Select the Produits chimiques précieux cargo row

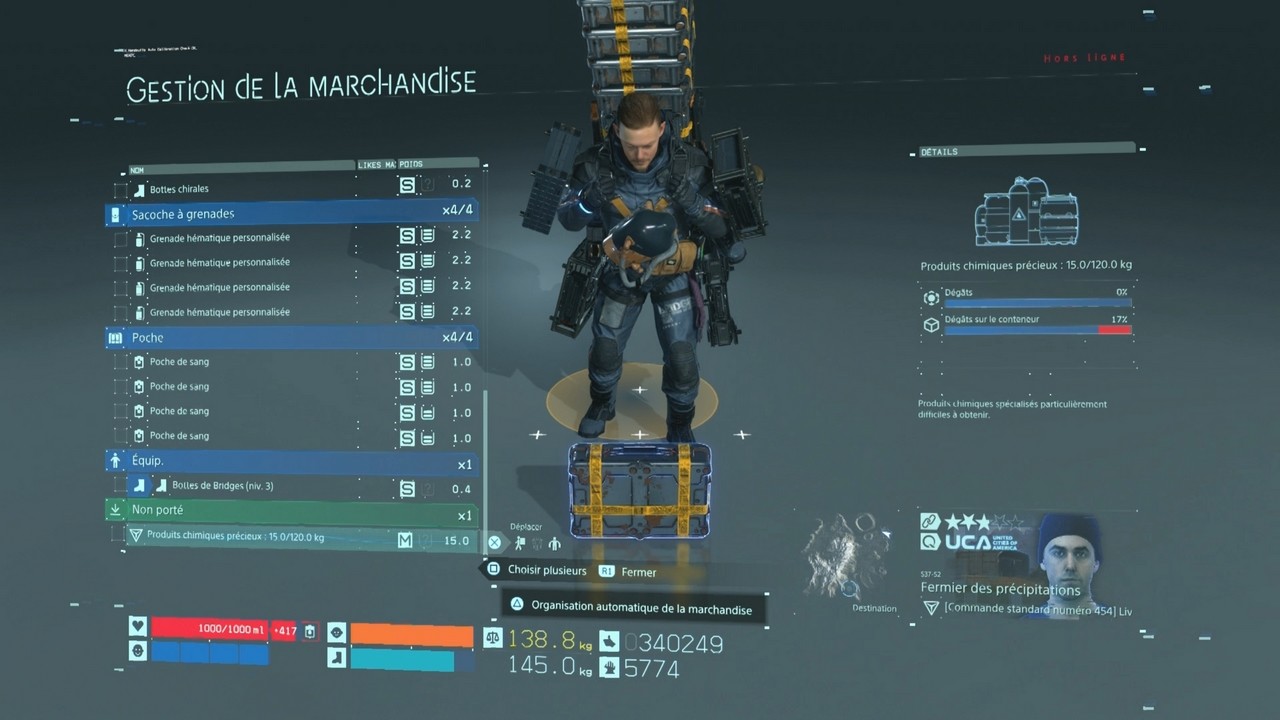tap(236, 537)
